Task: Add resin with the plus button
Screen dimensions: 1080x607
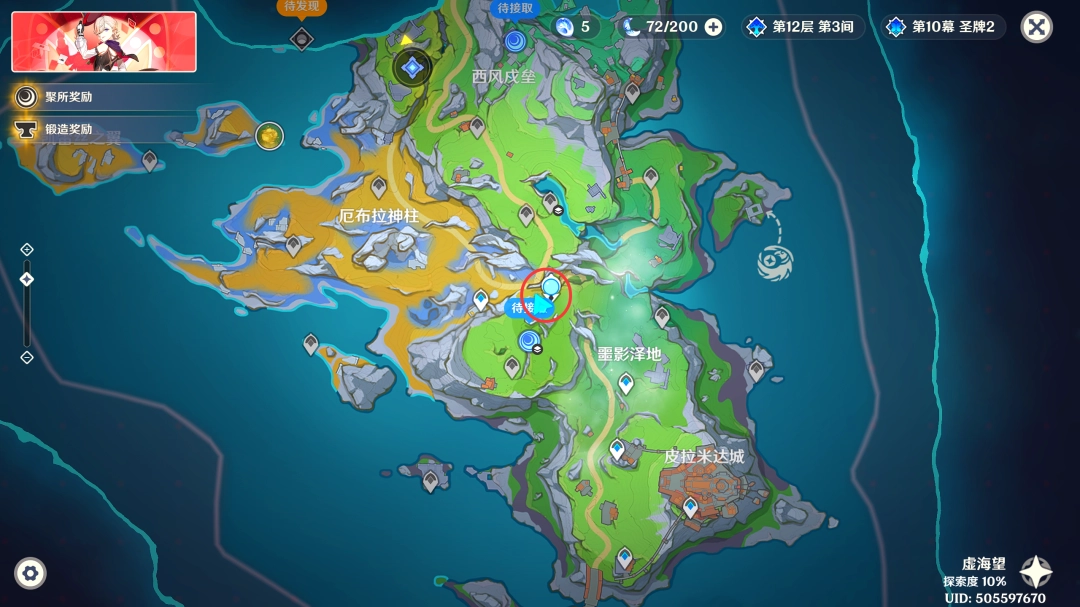Action: point(713,27)
